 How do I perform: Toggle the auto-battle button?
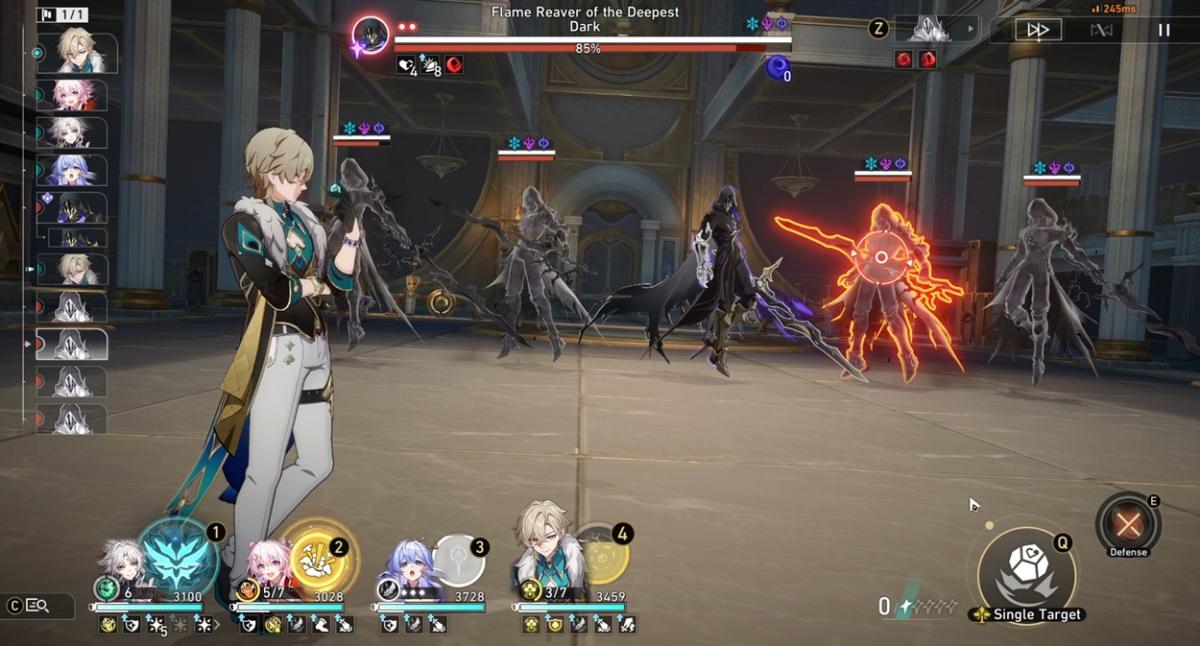click(1101, 30)
